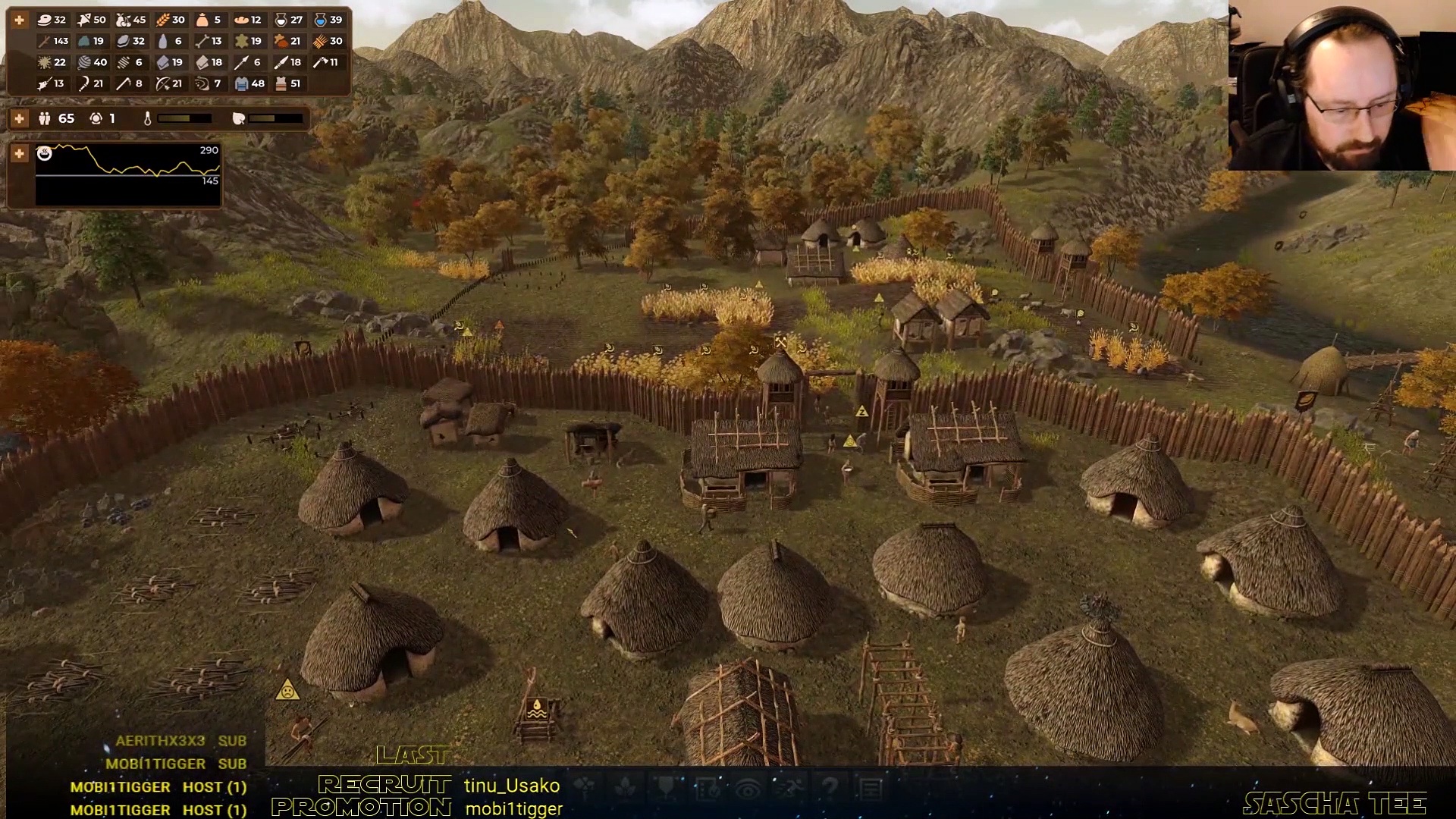Open help via the question mark icon
Screen dimensions: 1456x819
[x=830, y=789]
